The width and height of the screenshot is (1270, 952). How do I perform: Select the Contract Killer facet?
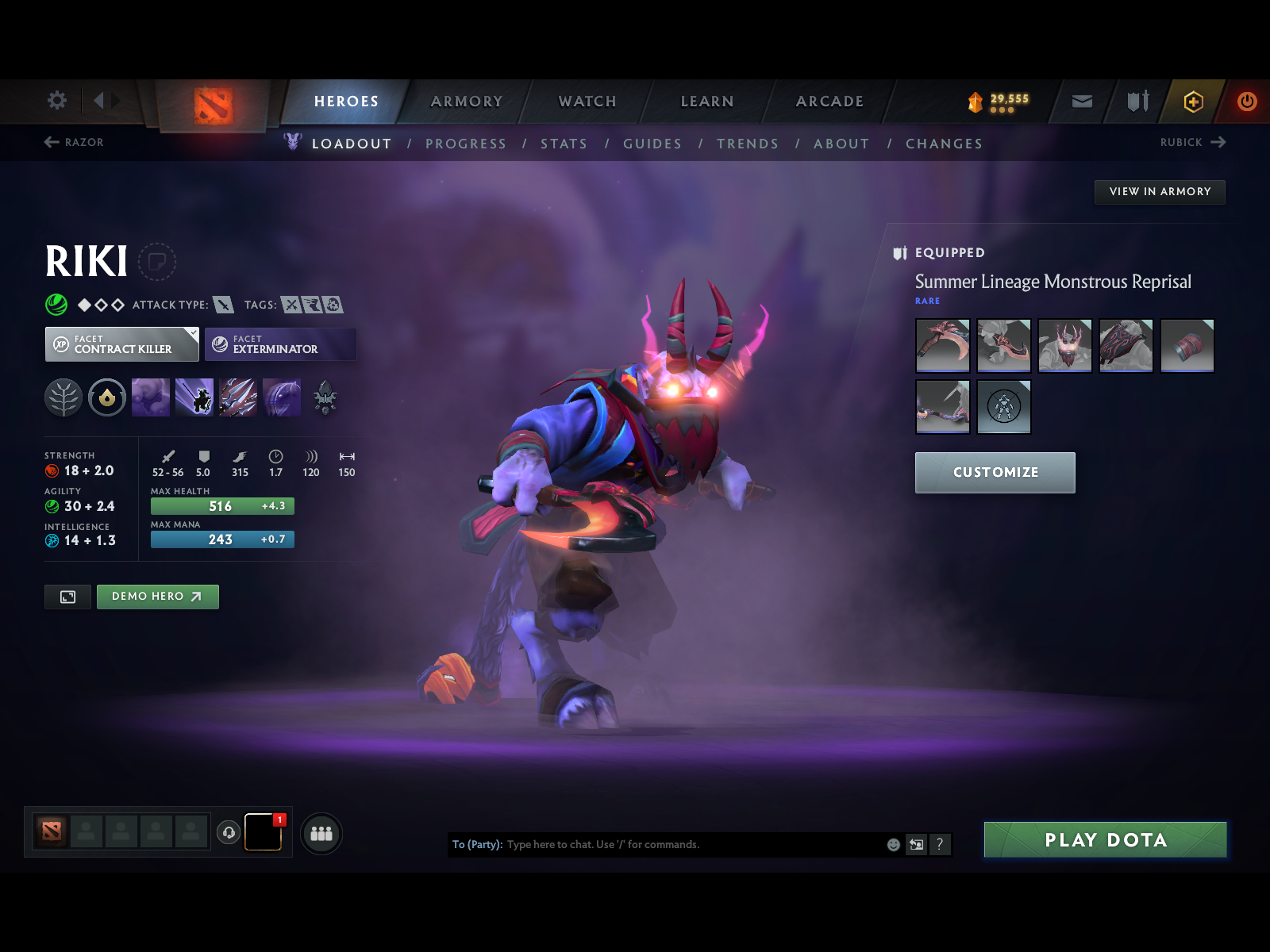[121, 344]
